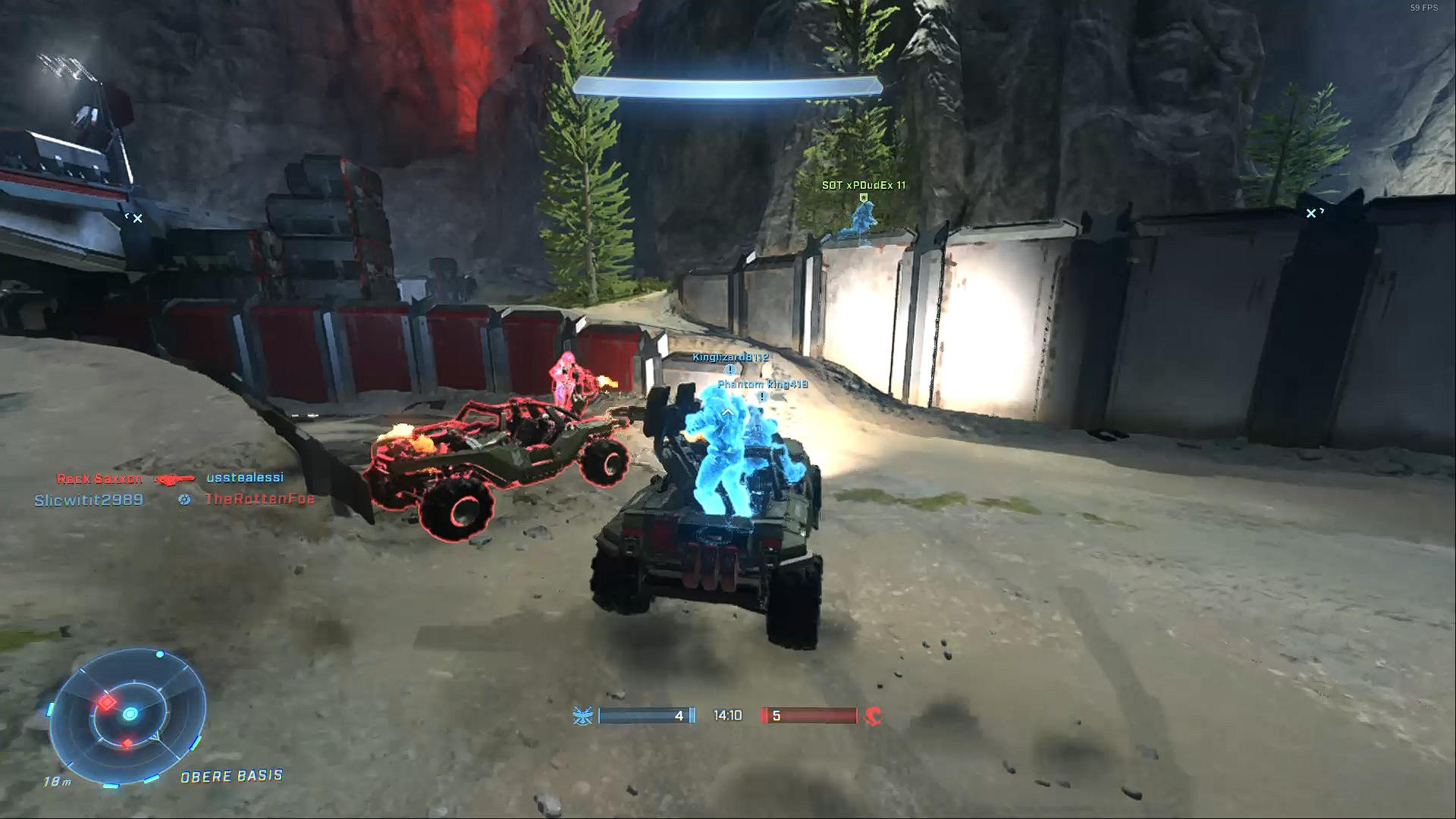Click the circular motion tracker radar
Image resolution: width=1456 pixels, height=819 pixels.
[129, 714]
